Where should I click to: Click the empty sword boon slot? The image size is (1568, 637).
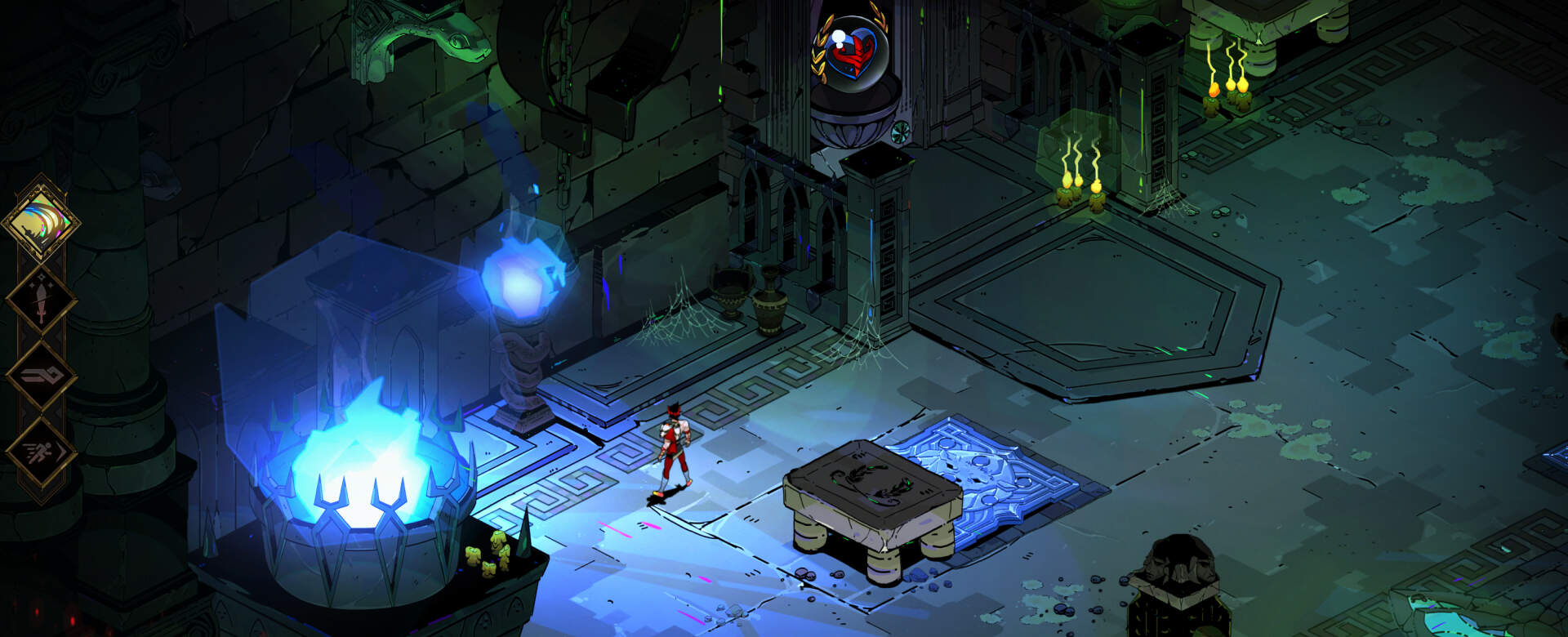click(x=42, y=300)
